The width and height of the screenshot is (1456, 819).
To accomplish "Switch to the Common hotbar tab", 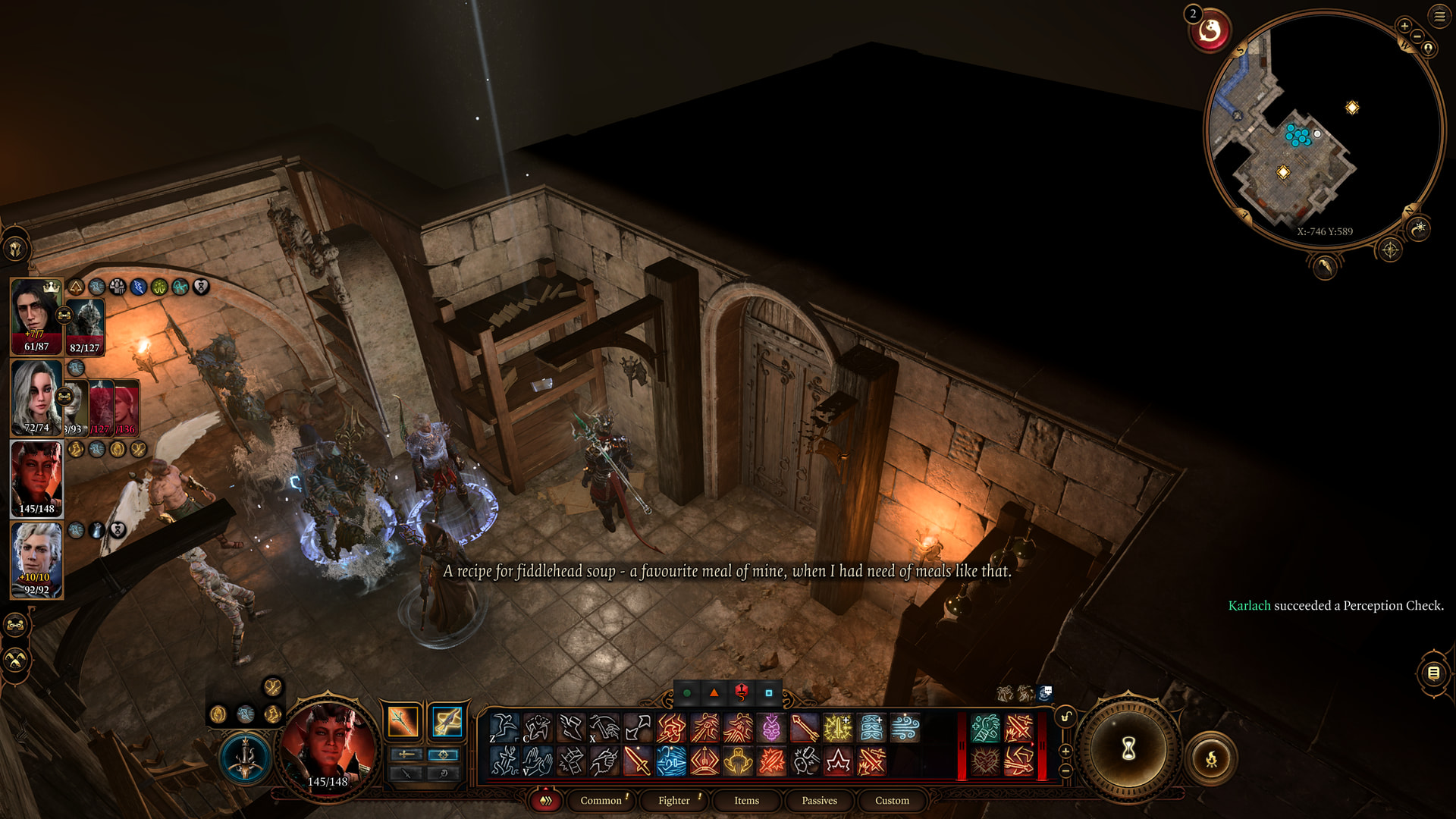I will pyautogui.click(x=601, y=800).
